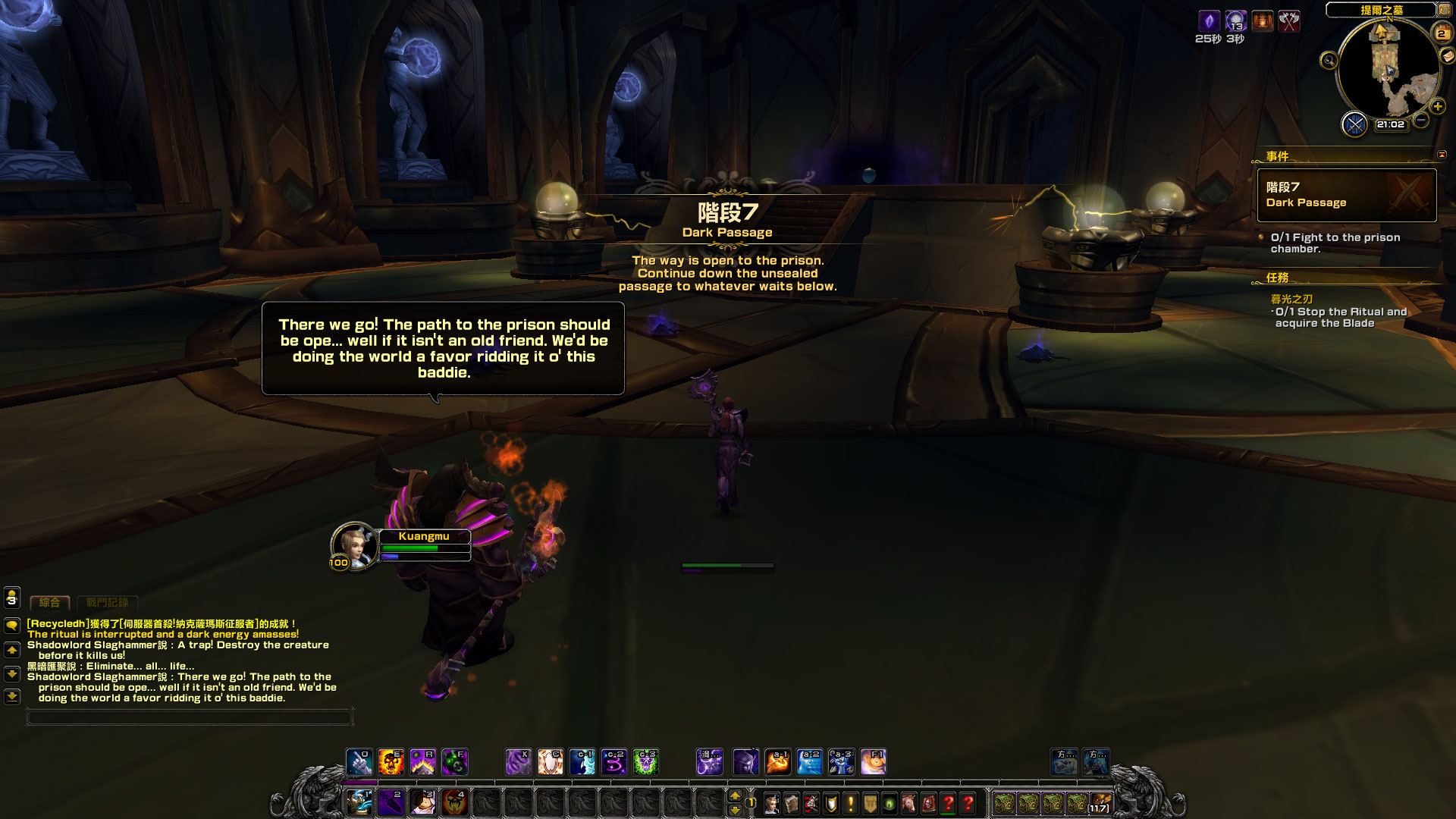Click the Stop the Ritual quest objective
Viewport: 1456px width, 819px height.
tap(1340, 317)
